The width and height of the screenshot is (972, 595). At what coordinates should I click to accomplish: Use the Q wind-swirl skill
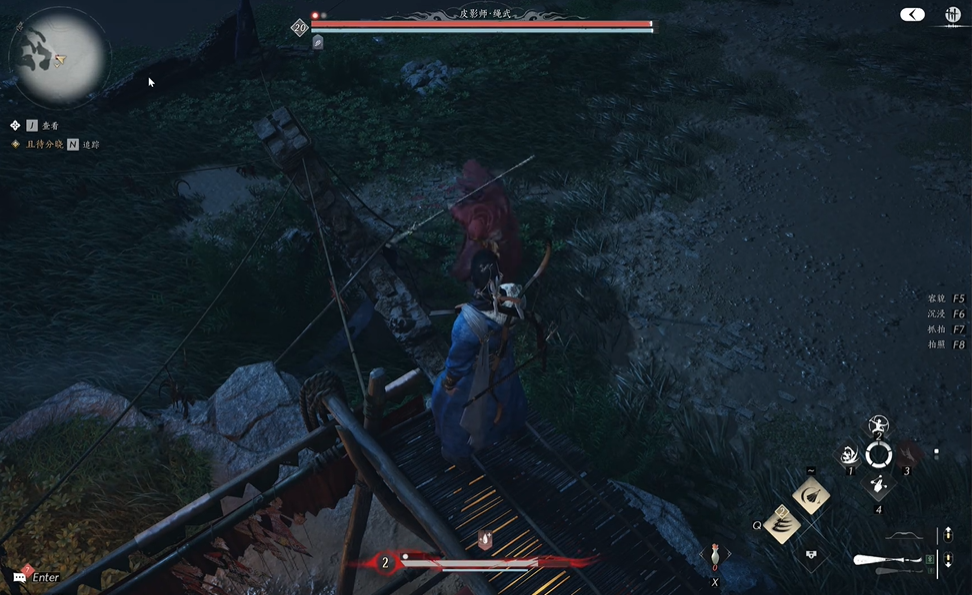(x=782, y=524)
